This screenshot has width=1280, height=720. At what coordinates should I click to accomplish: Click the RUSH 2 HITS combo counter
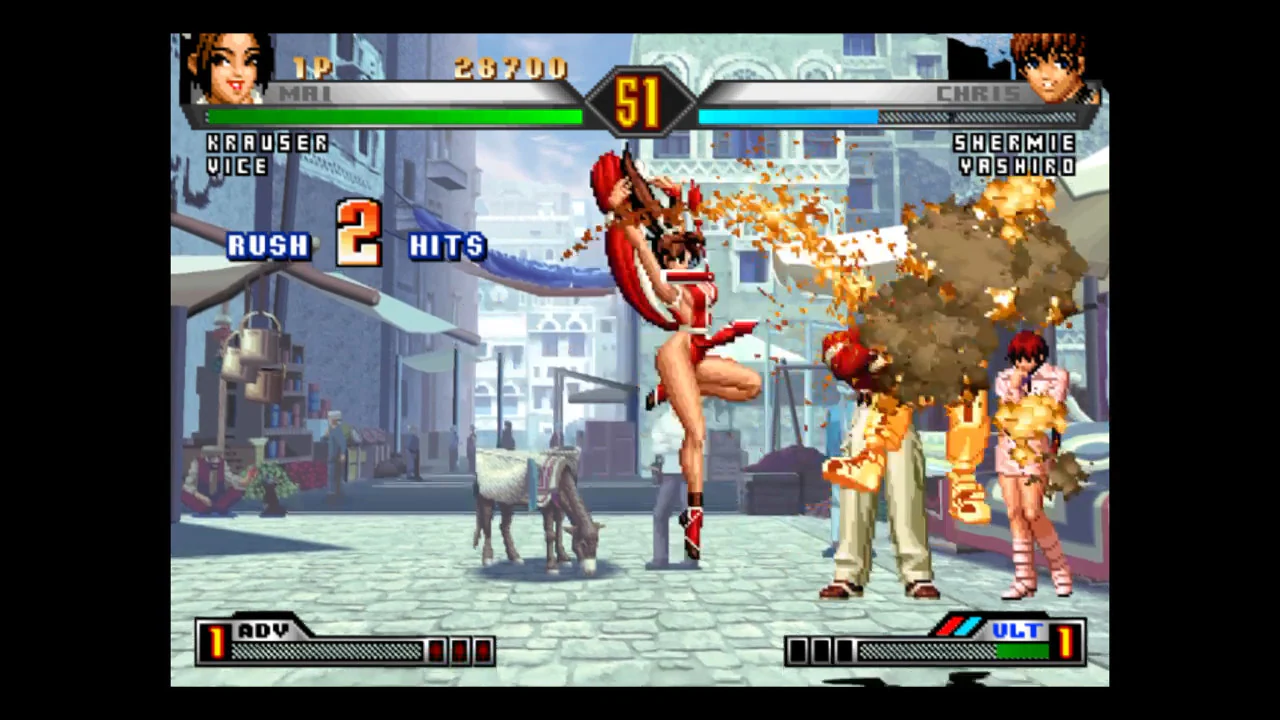pyautogui.click(x=355, y=243)
